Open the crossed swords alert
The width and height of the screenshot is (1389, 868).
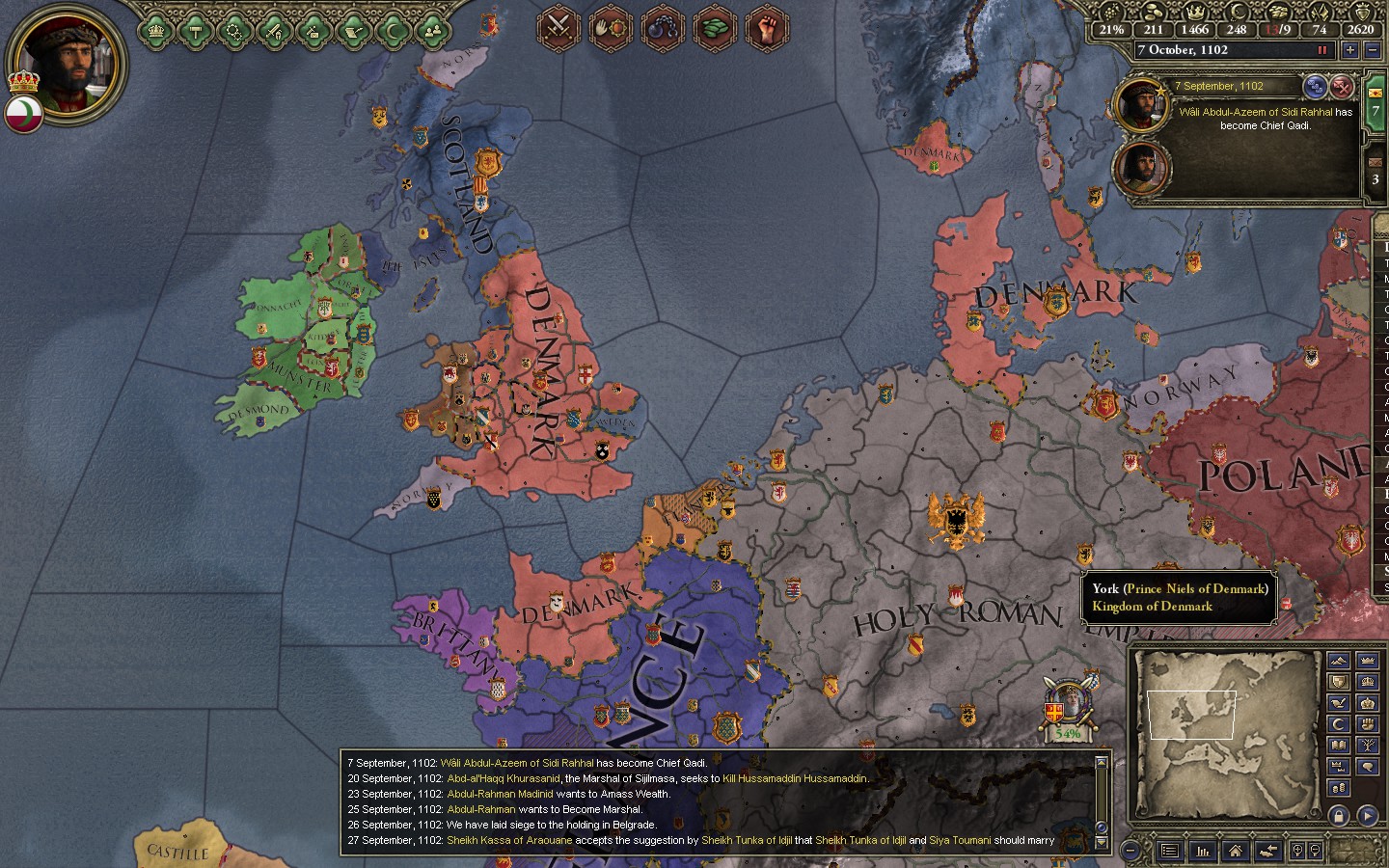[558, 26]
